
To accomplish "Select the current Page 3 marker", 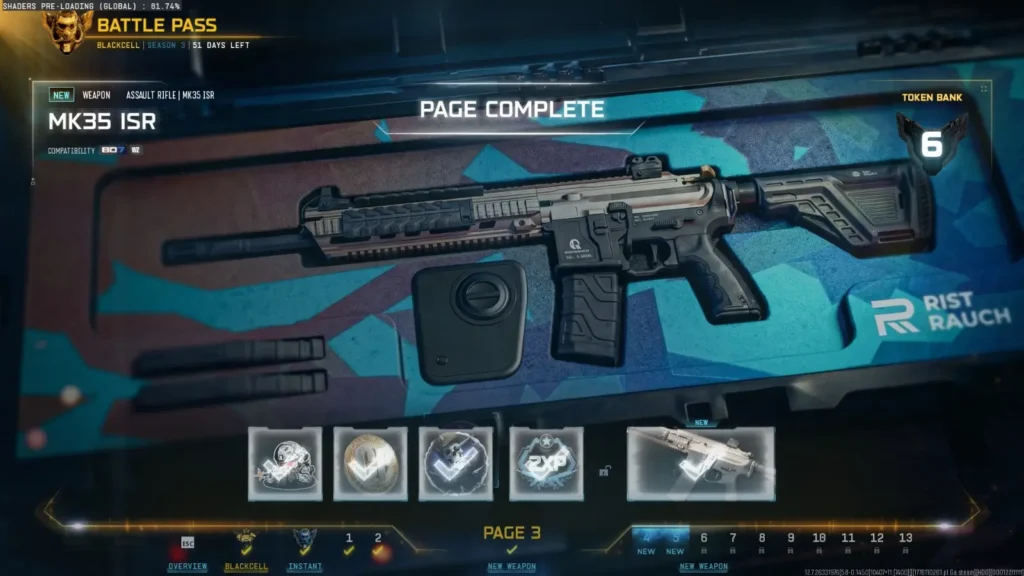I will (x=511, y=539).
